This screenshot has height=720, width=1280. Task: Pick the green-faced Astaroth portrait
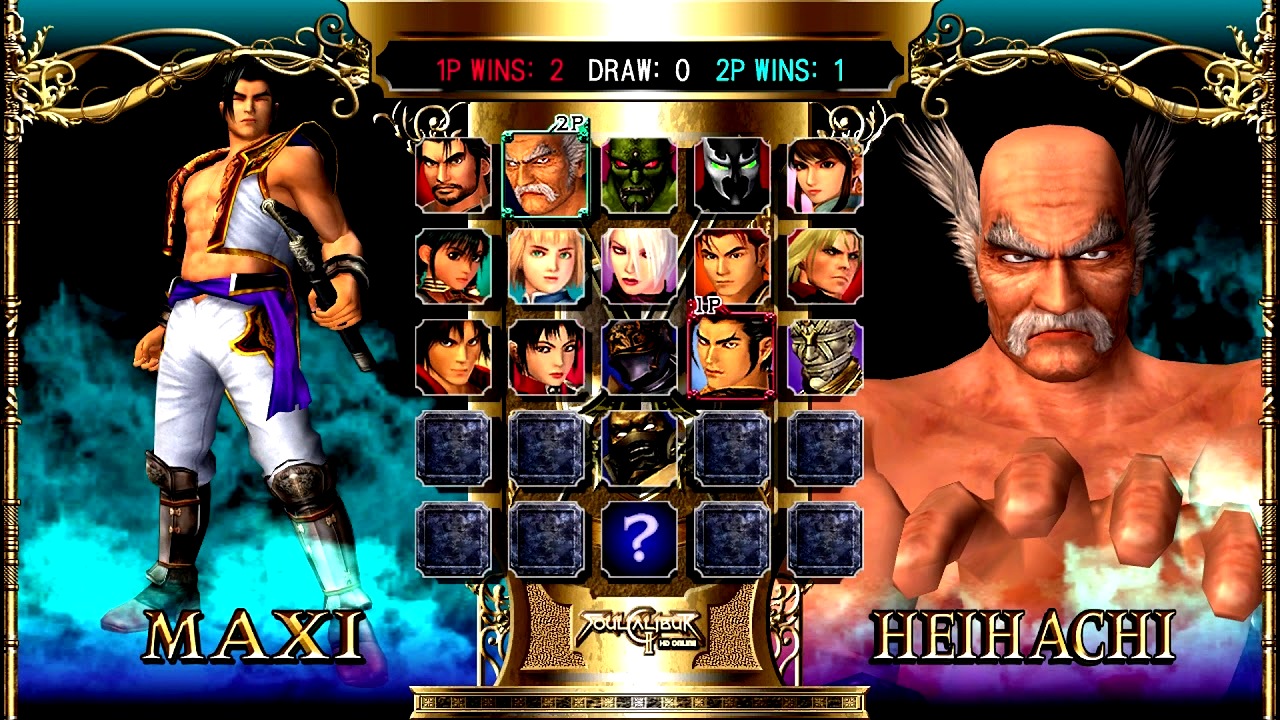639,176
